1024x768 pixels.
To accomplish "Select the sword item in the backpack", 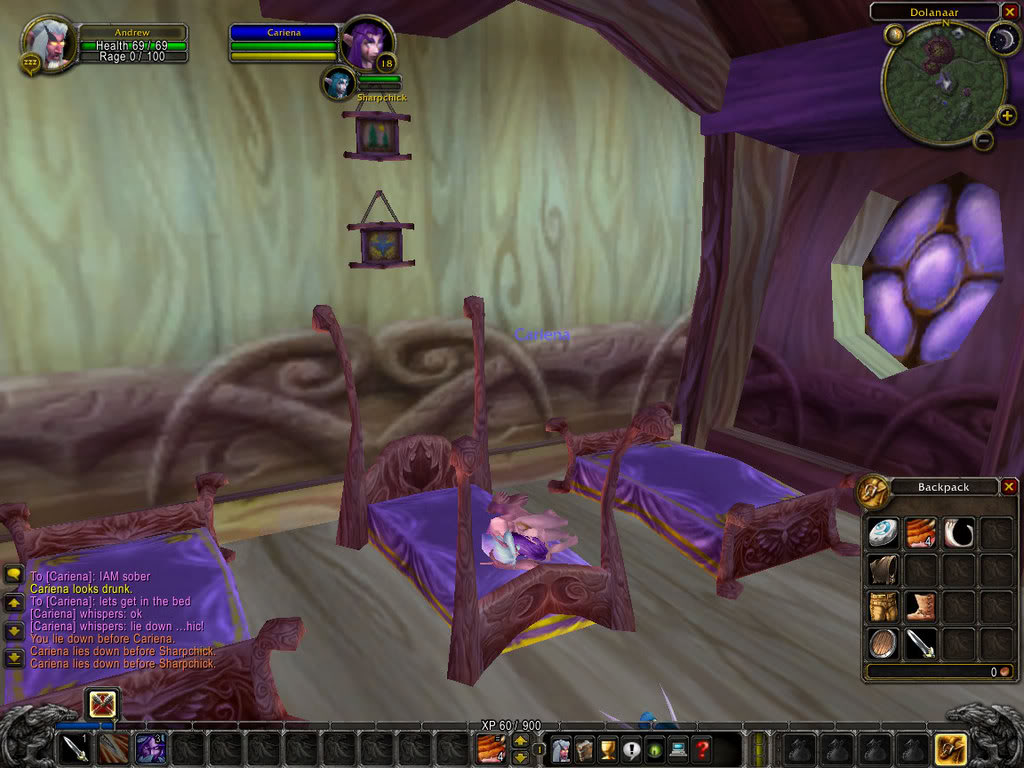I will coord(920,644).
